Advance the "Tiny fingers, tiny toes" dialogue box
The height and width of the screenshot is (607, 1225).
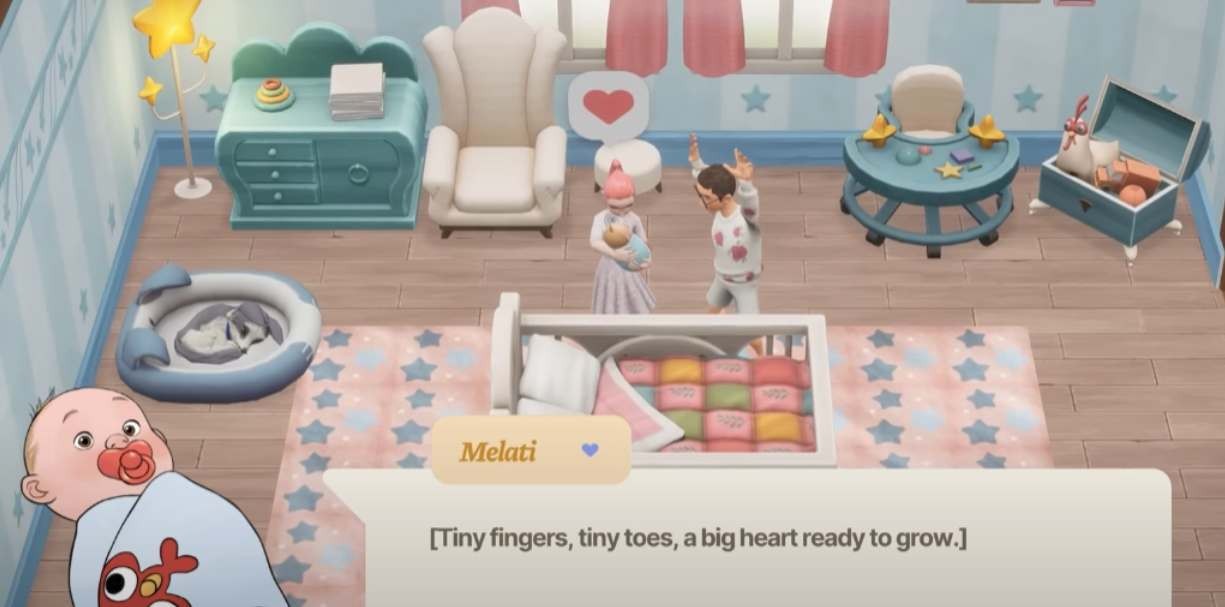click(745, 540)
